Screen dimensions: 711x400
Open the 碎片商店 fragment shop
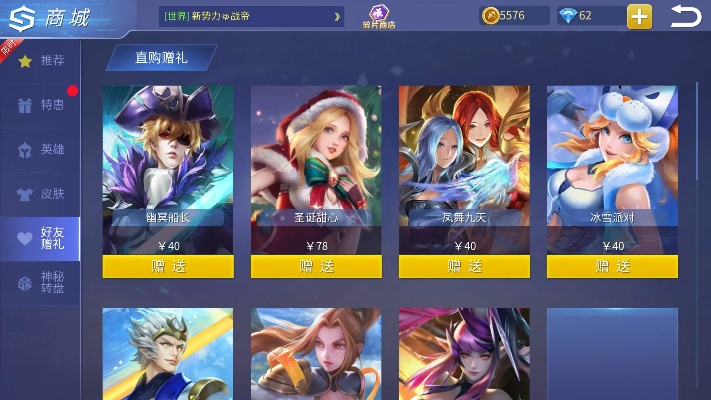378,17
